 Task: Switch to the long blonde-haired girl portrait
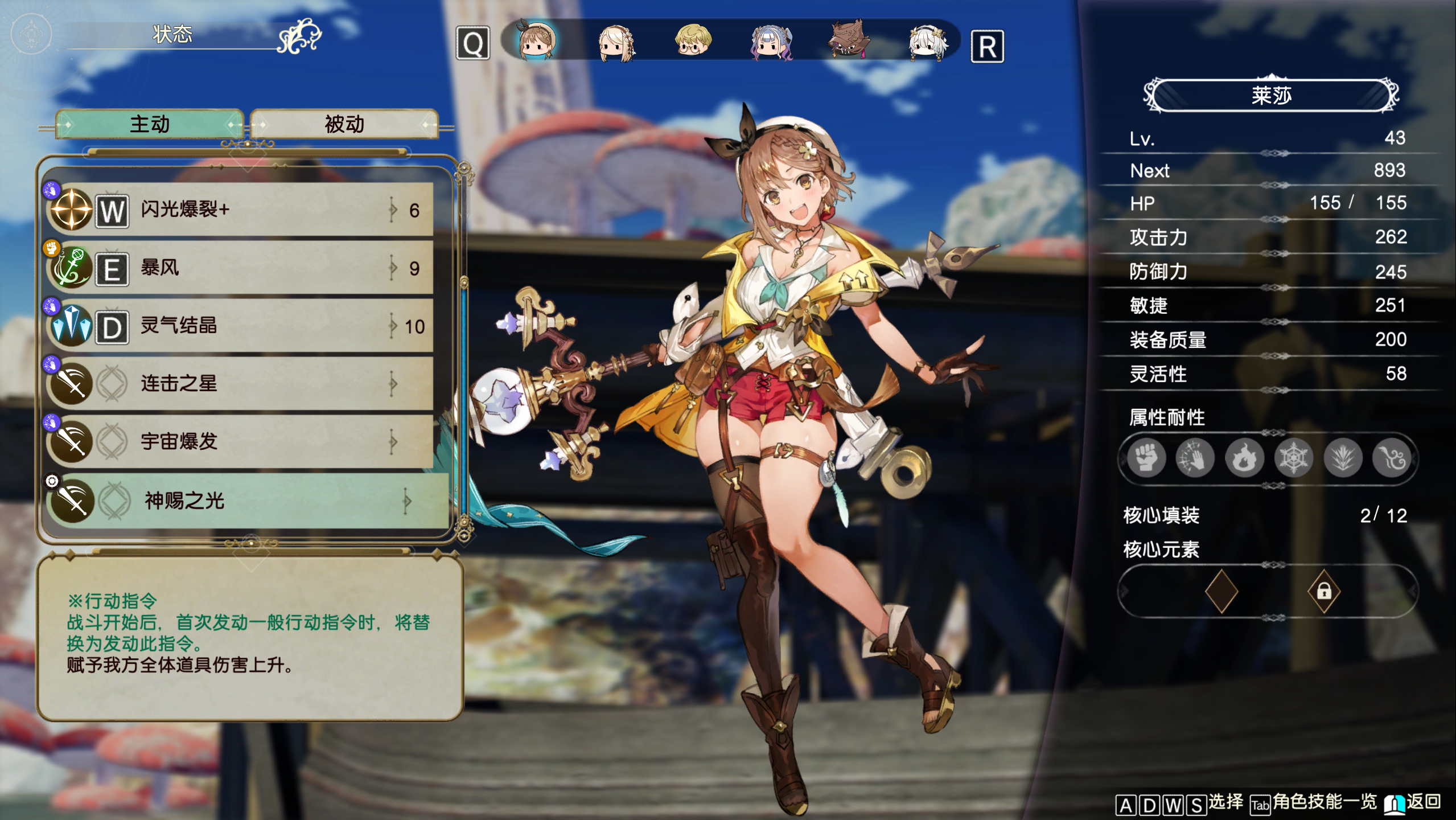click(616, 42)
